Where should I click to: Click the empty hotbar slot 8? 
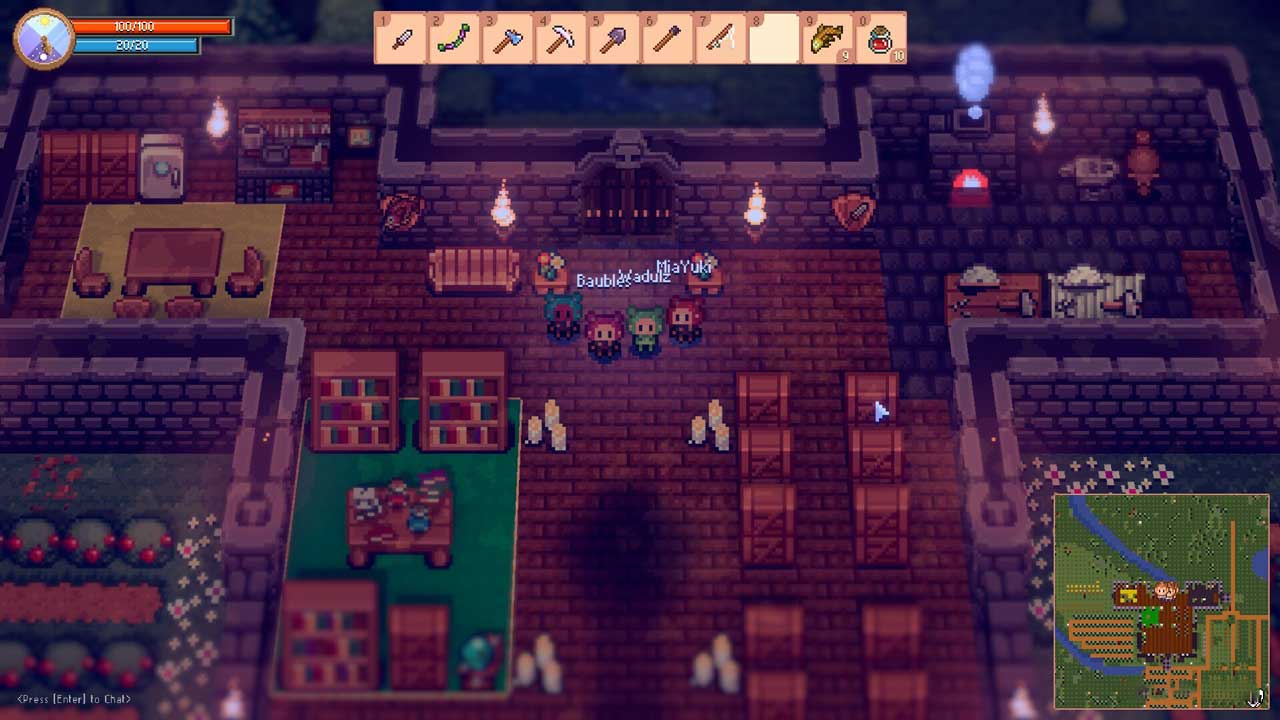tap(774, 38)
